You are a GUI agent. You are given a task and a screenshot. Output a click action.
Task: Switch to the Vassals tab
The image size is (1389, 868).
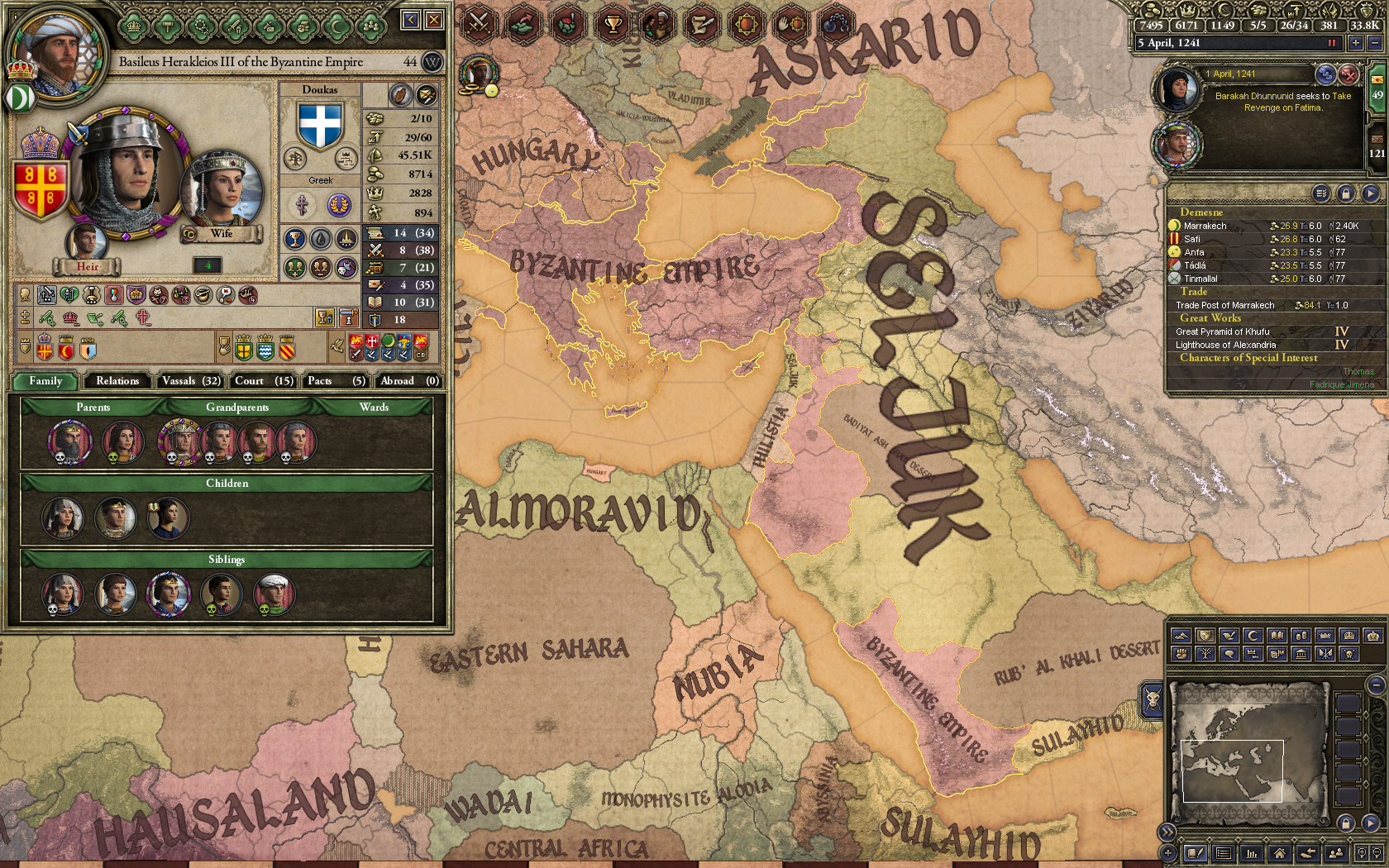tap(190, 381)
